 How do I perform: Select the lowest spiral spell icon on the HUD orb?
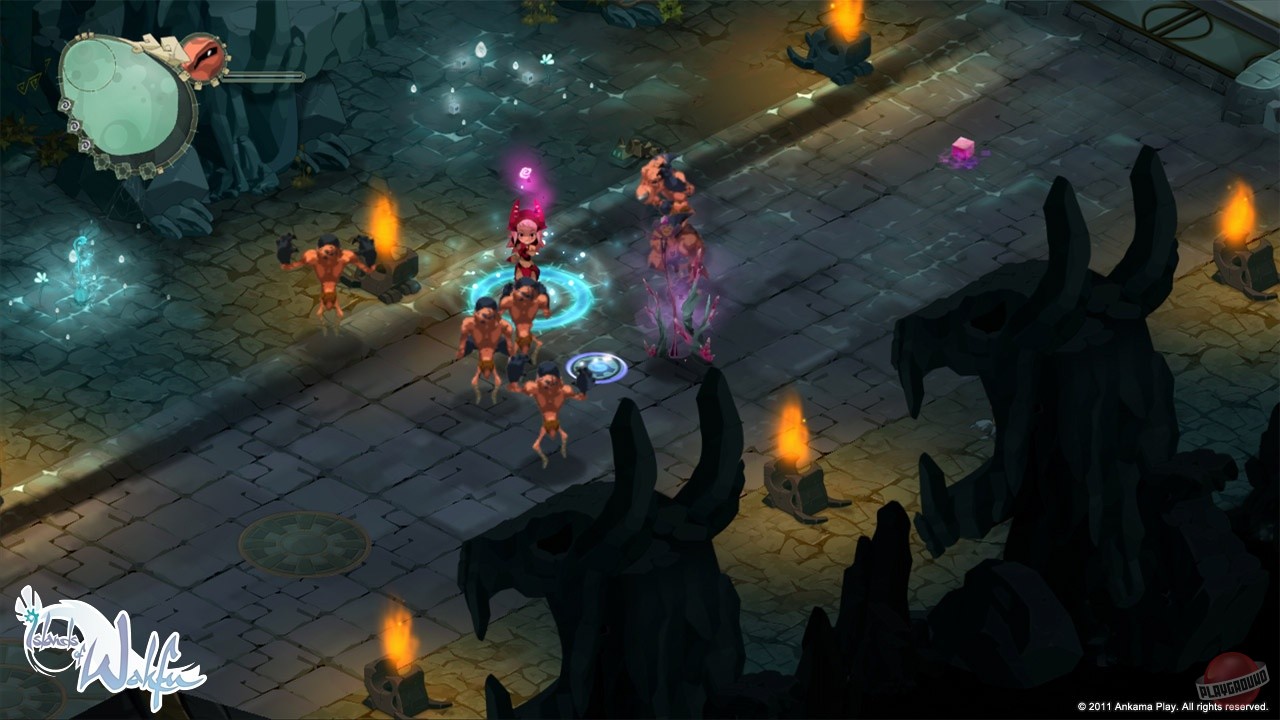[x=85, y=144]
